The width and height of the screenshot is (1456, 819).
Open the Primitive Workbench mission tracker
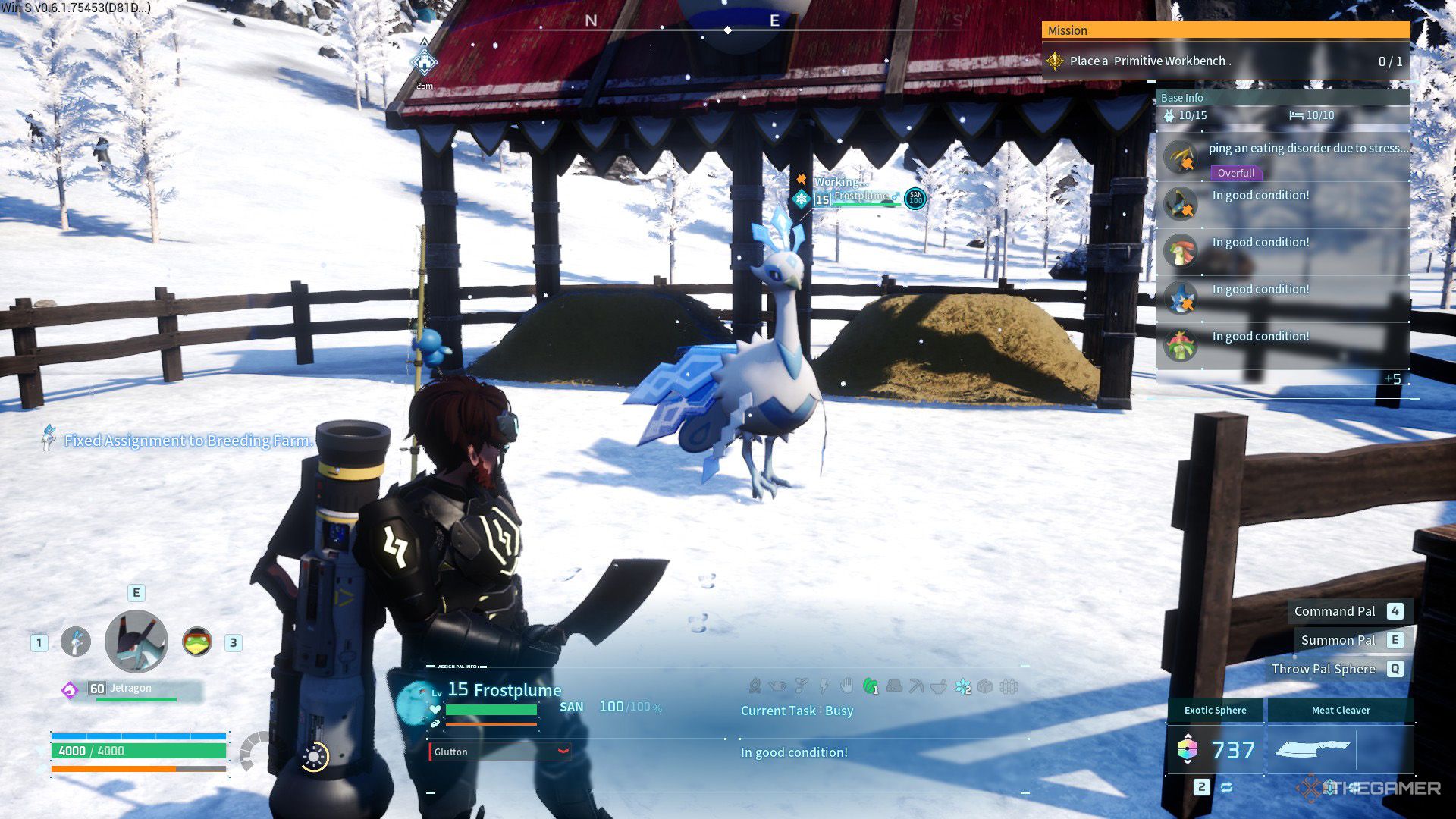pos(1225,61)
